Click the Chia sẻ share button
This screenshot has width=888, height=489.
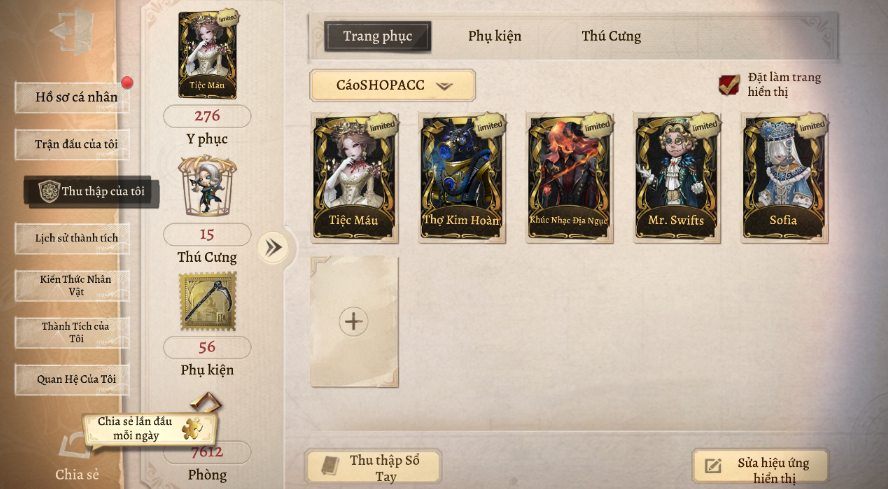(x=76, y=458)
